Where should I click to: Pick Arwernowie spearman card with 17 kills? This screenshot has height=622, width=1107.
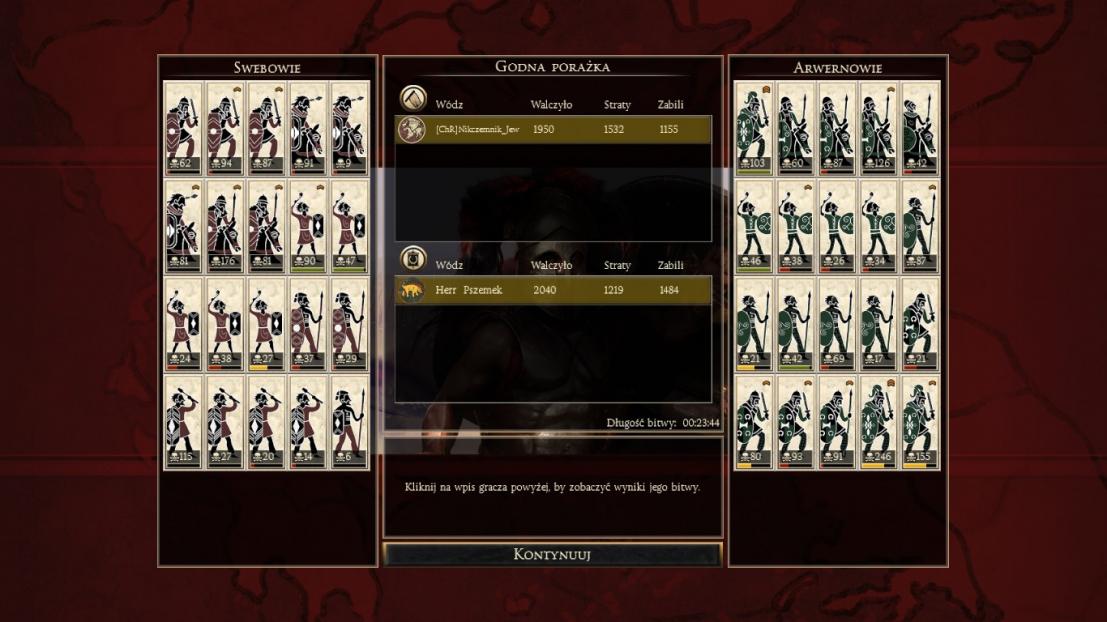878,324
